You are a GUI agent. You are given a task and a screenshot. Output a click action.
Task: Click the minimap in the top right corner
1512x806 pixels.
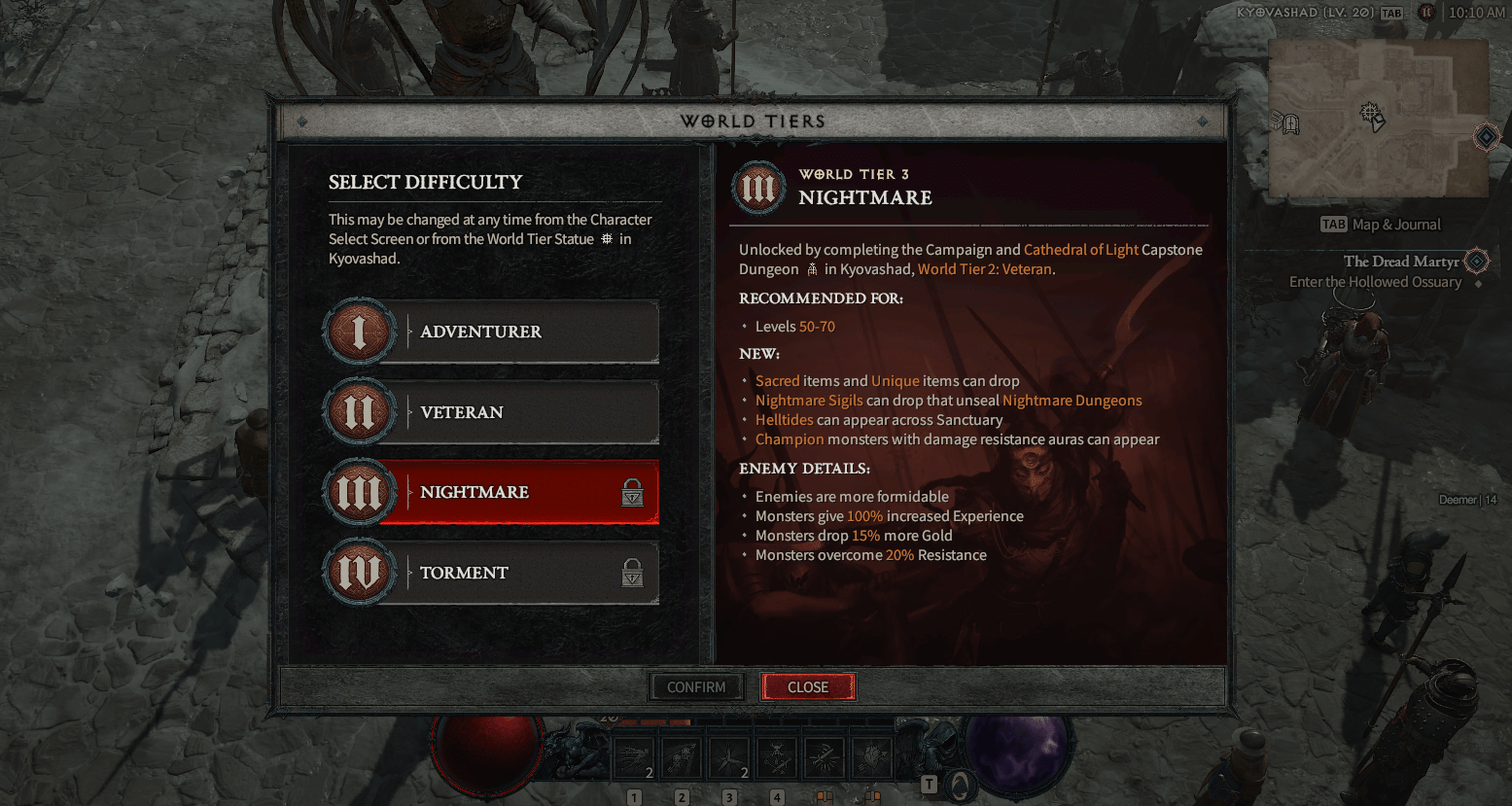1378,119
